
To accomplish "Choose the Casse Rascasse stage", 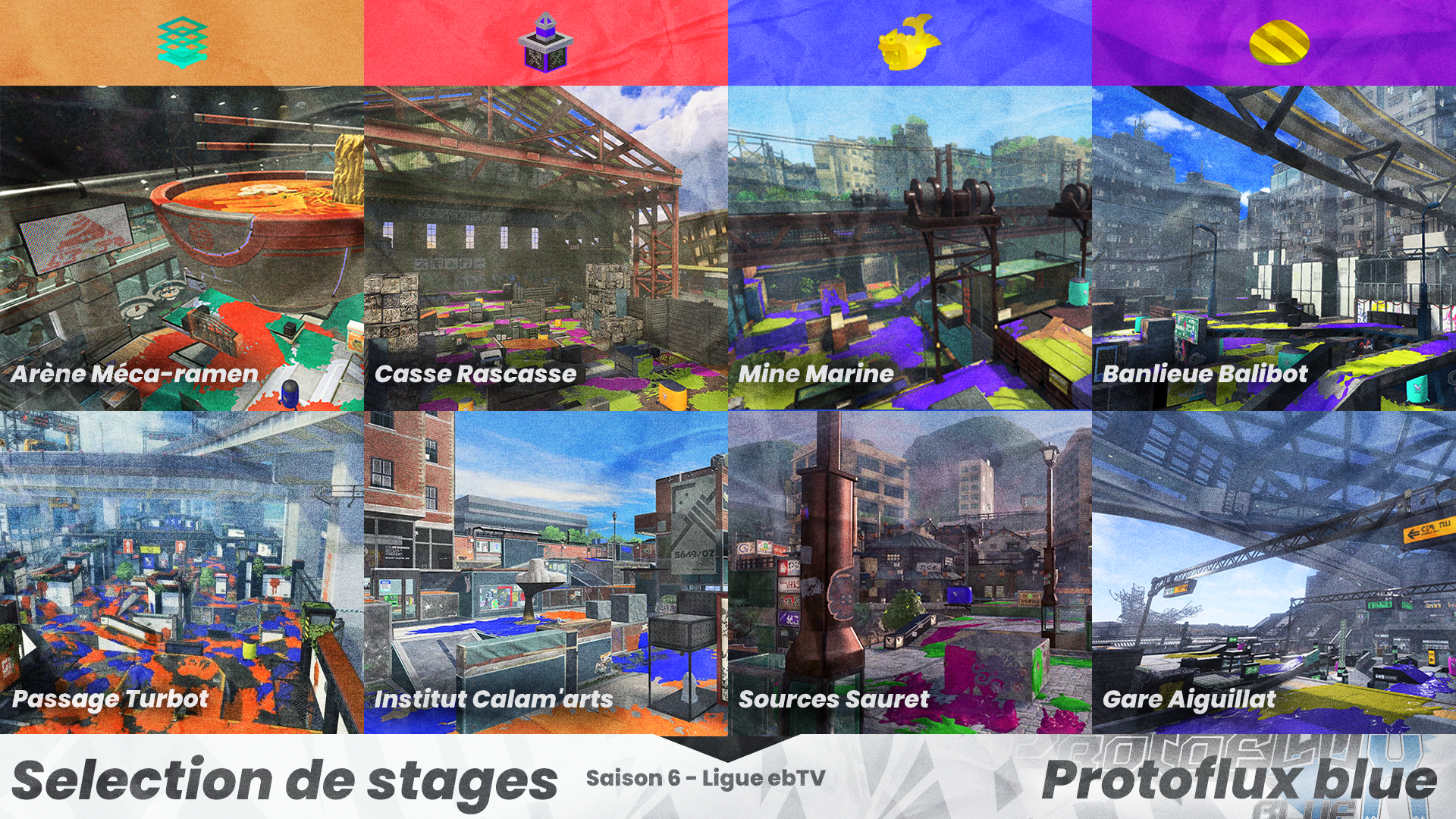I will click(546, 248).
